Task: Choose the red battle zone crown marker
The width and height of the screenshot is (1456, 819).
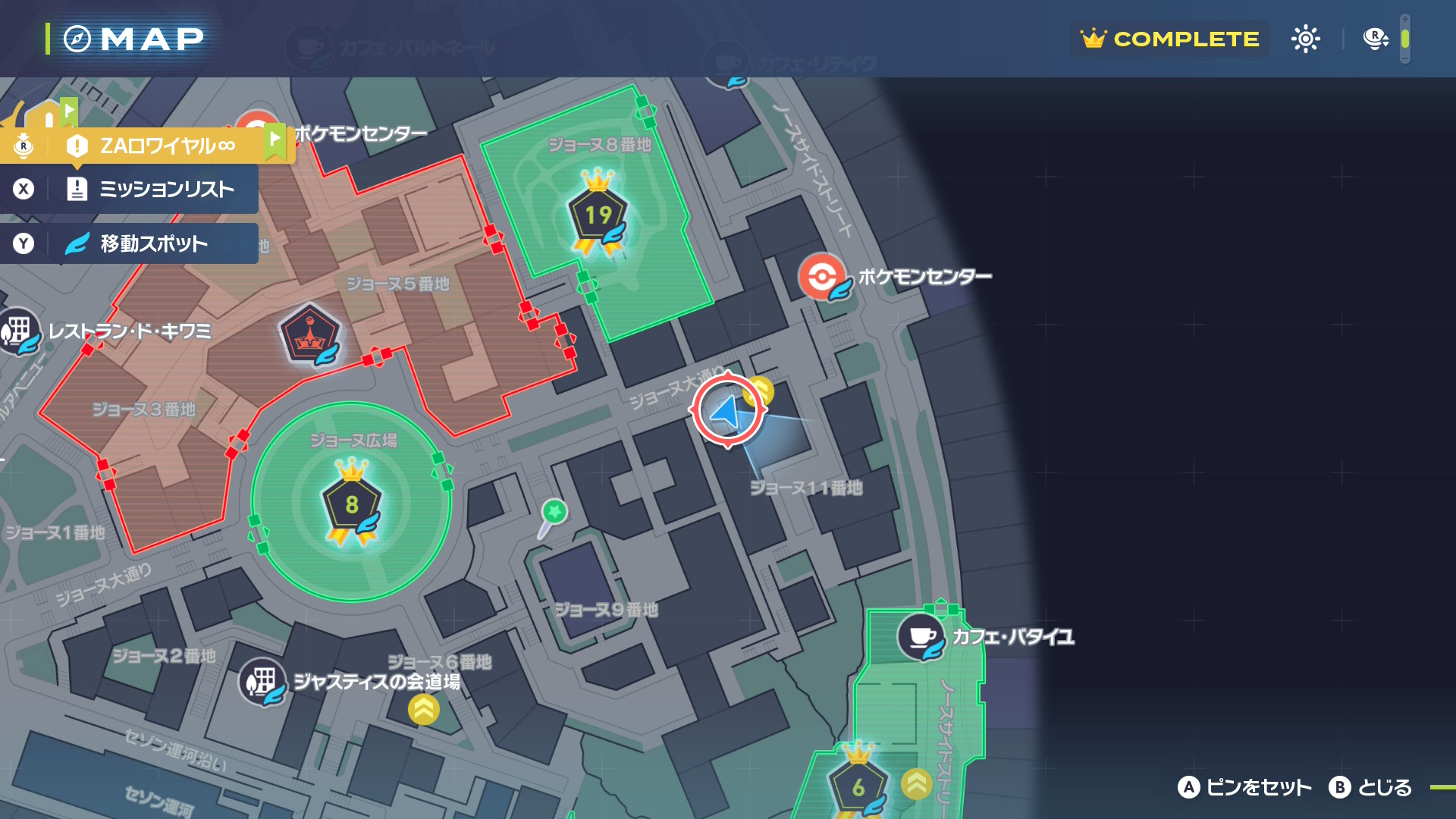Action: 309,334
